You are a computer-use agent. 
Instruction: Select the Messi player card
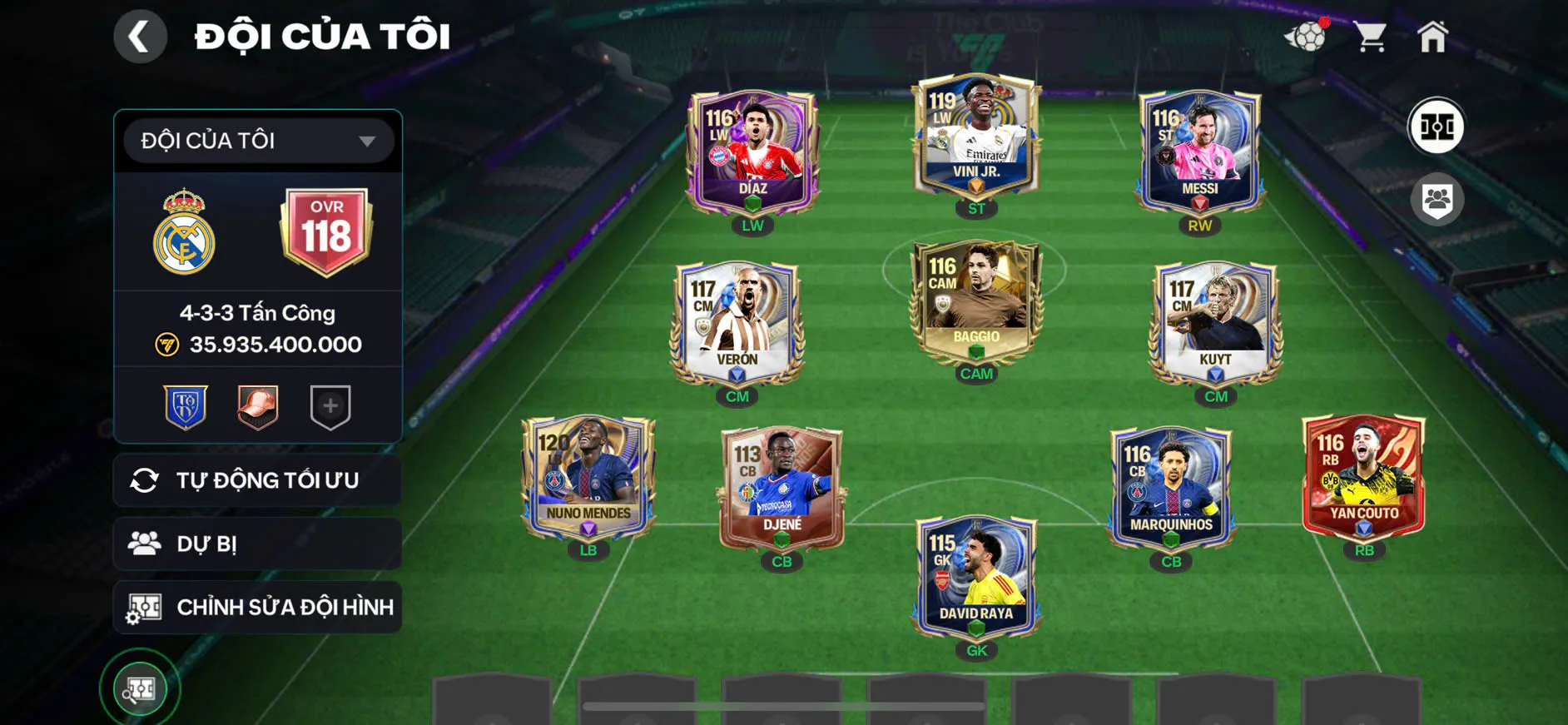coord(1199,151)
